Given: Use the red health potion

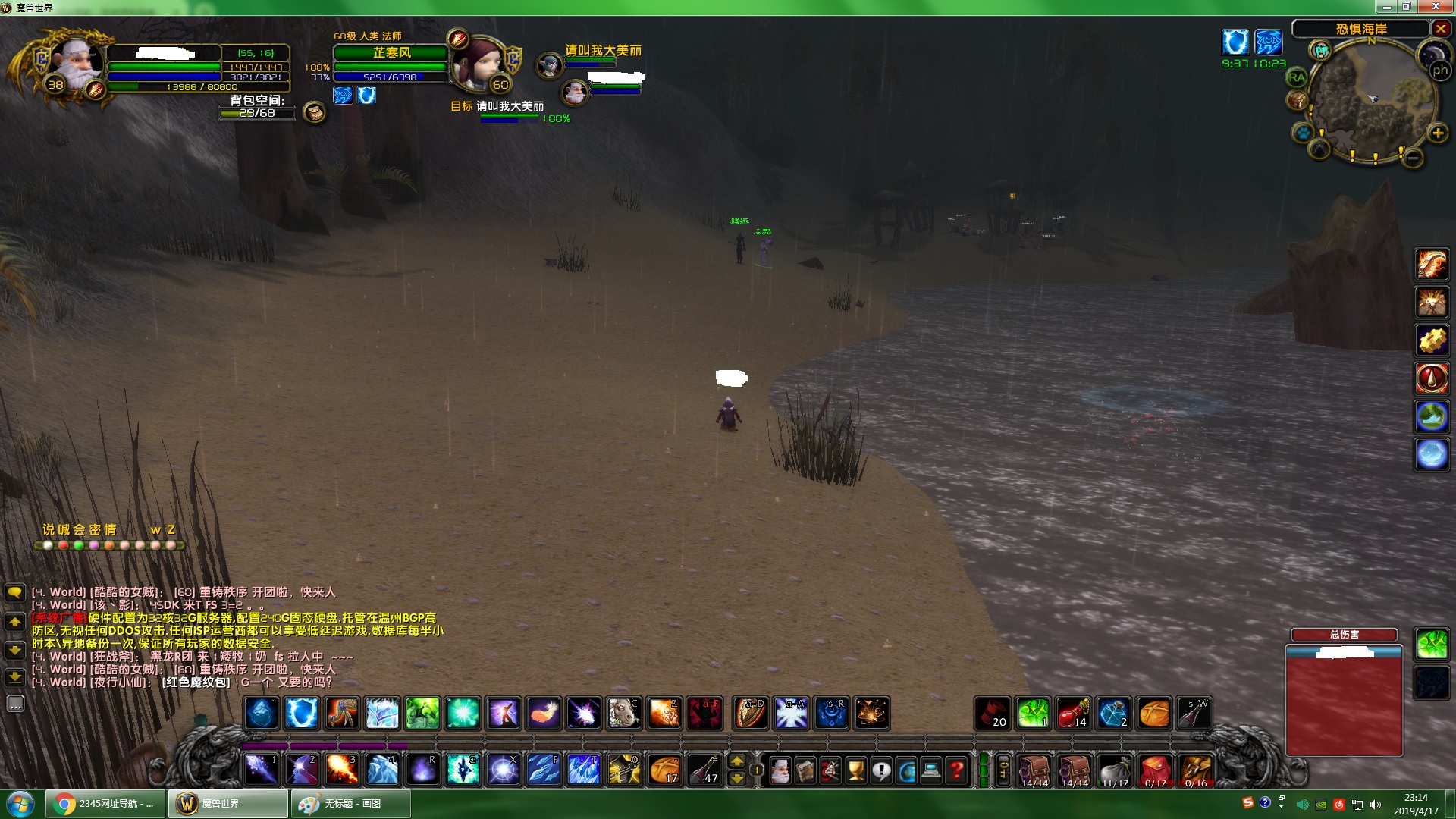Looking at the screenshot, I should click(1073, 713).
